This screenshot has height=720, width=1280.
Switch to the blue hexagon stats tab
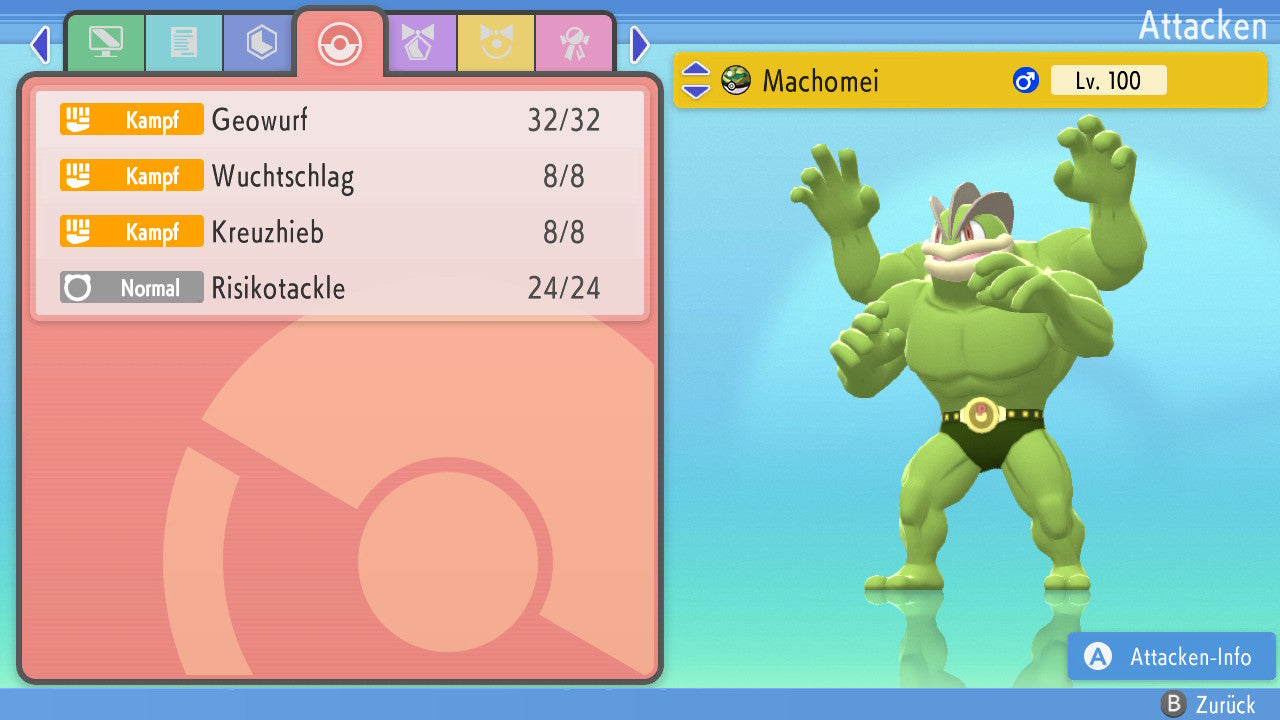(x=261, y=43)
